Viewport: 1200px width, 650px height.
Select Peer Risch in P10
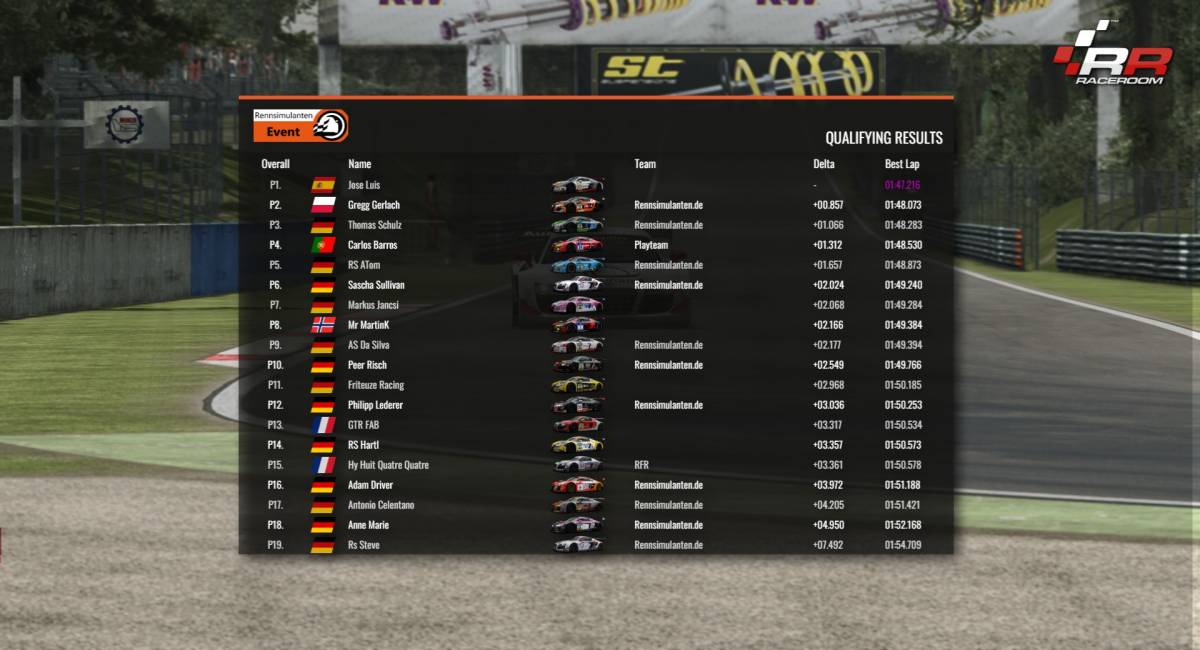367,365
